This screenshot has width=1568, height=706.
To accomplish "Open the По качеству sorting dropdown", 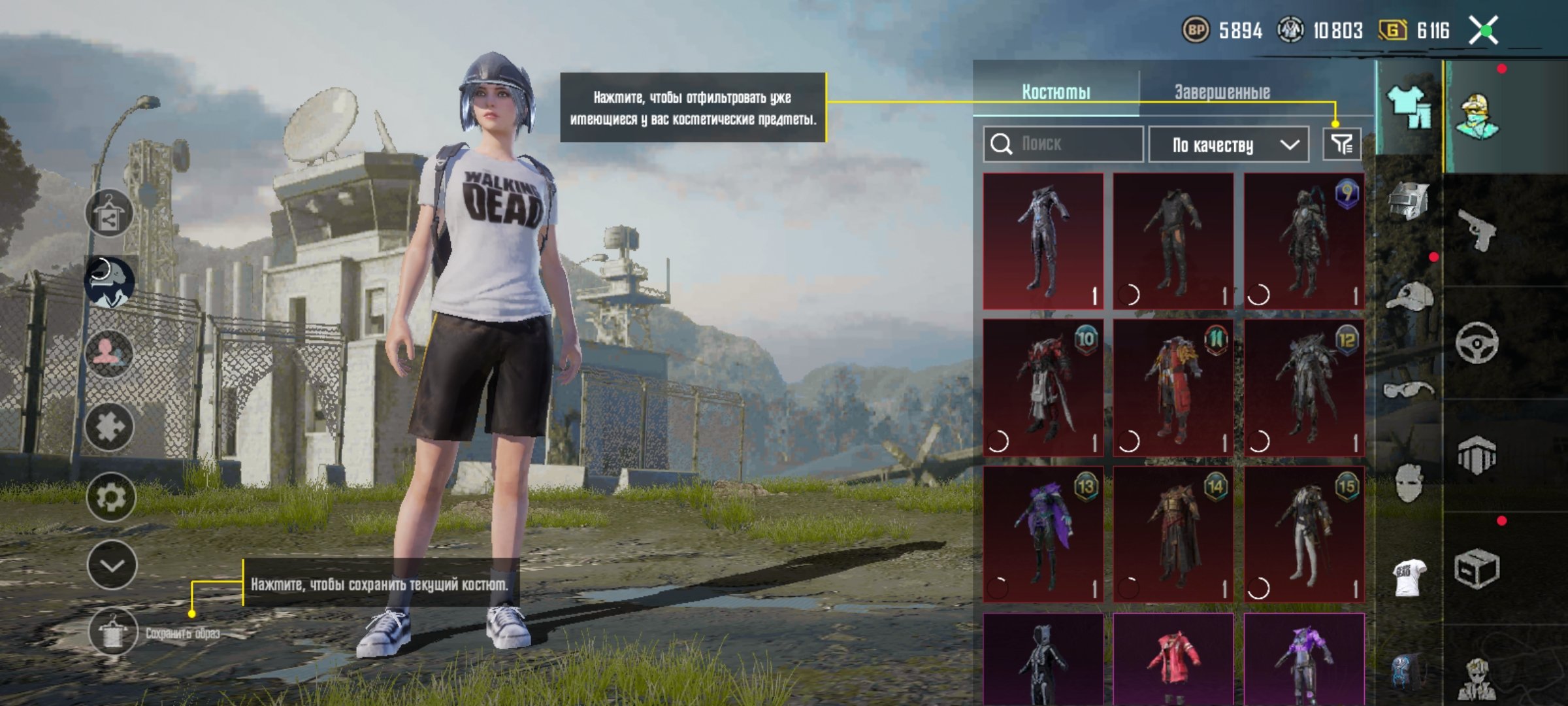I will (x=1228, y=144).
